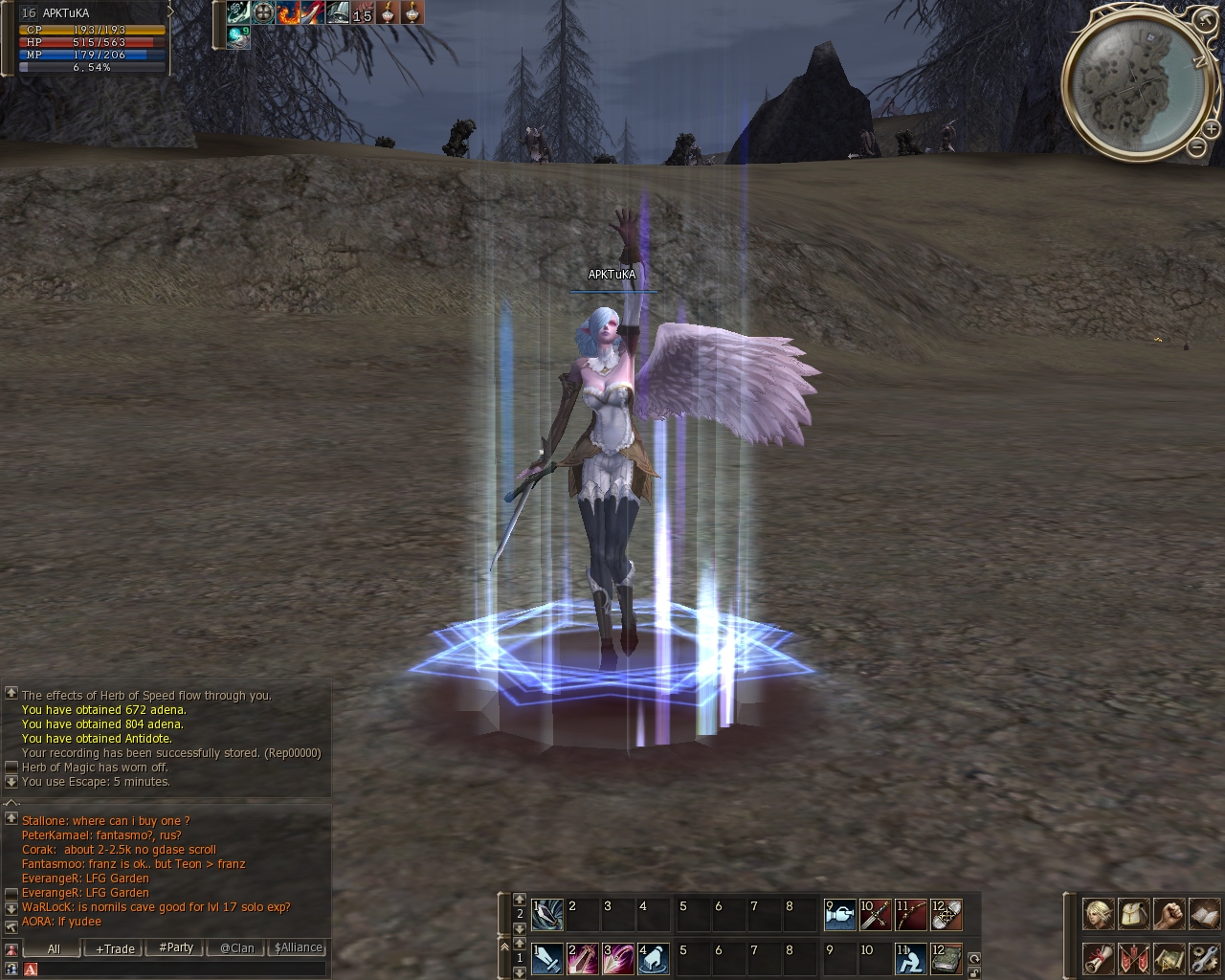Viewport: 1225px width, 980px height.
Task: Open the quest scroll icon
Action: pyautogui.click(x=1099, y=957)
